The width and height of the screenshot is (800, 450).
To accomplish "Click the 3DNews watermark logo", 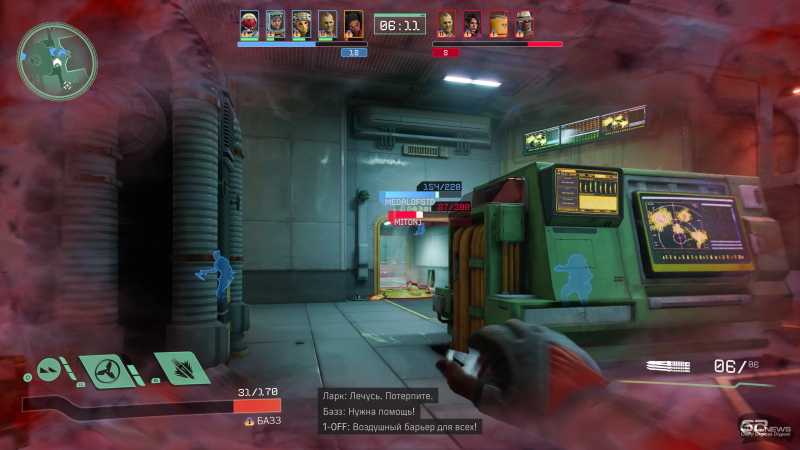I will (x=761, y=426).
